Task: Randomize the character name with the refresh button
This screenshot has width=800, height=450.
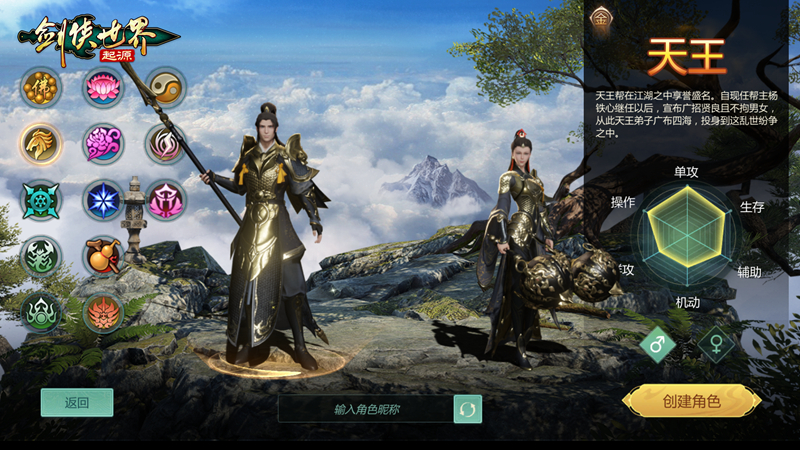Action: pyautogui.click(x=467, y=409)
